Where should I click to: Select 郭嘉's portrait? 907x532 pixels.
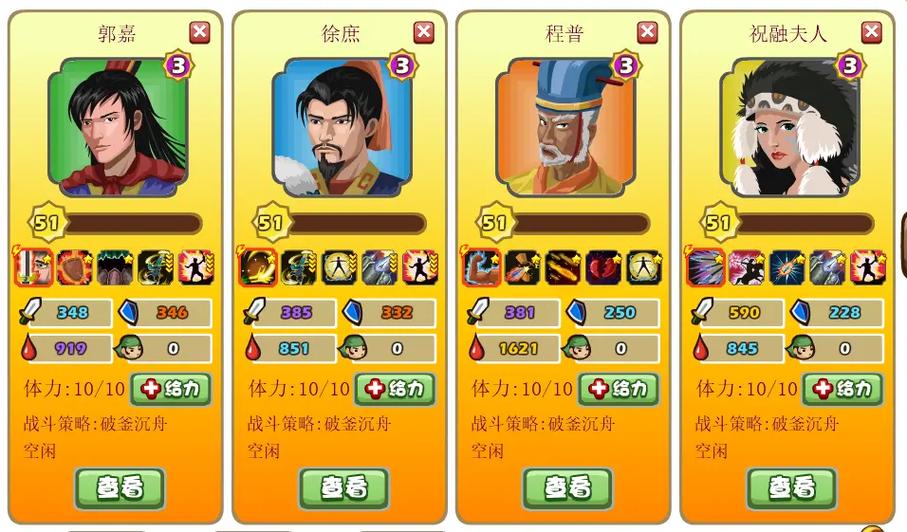[117, 127]
